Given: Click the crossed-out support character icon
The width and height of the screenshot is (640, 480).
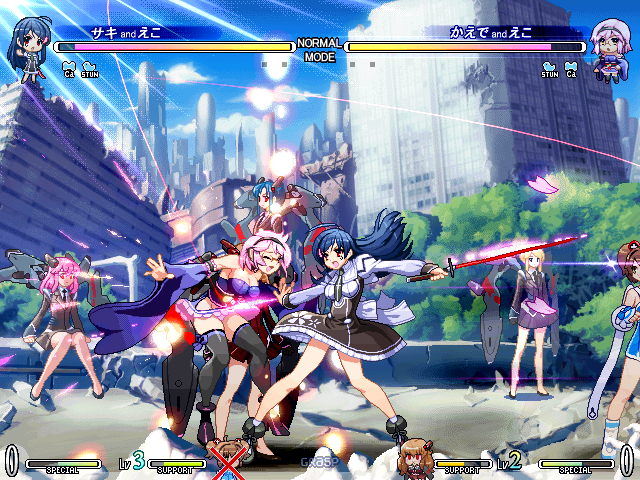Looking at the screenshot, I should point(229,460).
